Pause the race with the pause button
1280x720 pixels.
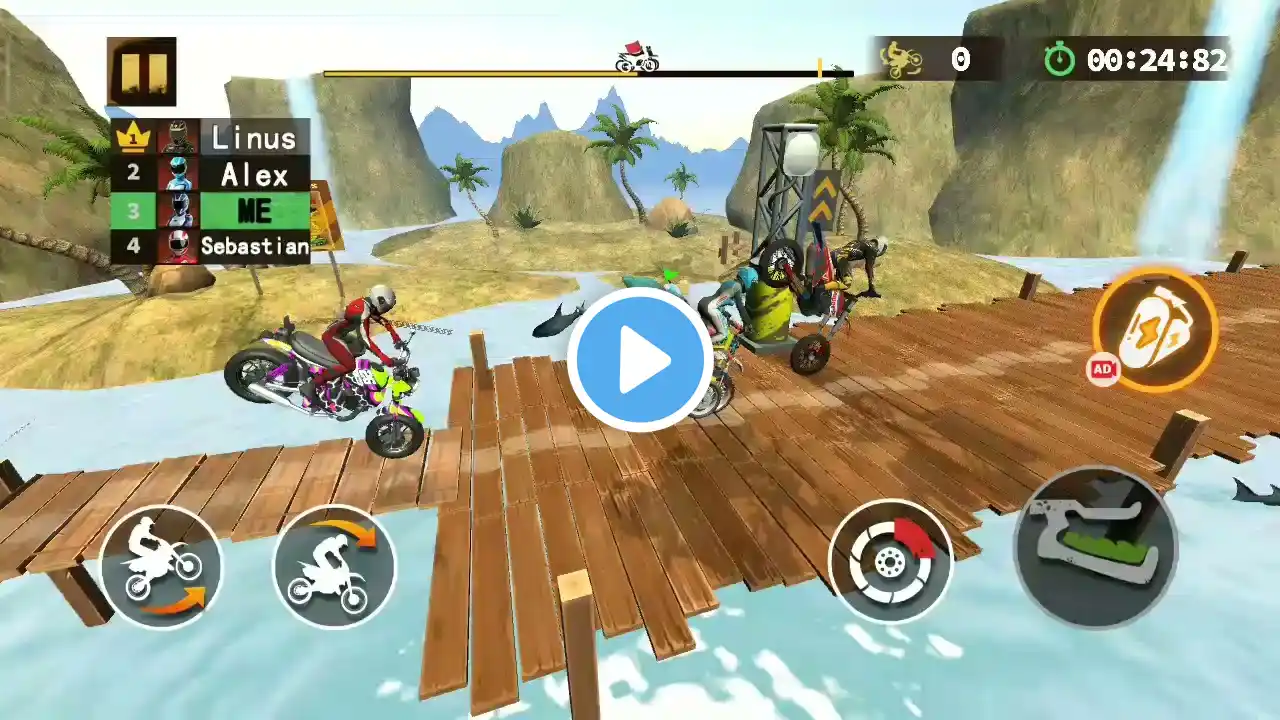142,71
